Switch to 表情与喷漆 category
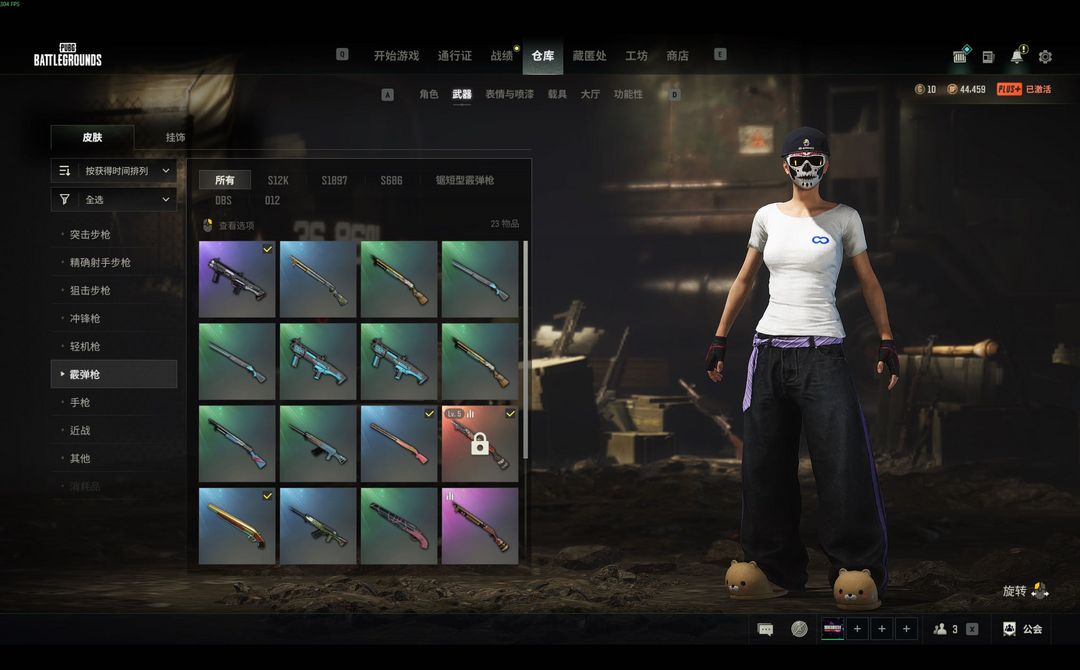 point(509,94)
